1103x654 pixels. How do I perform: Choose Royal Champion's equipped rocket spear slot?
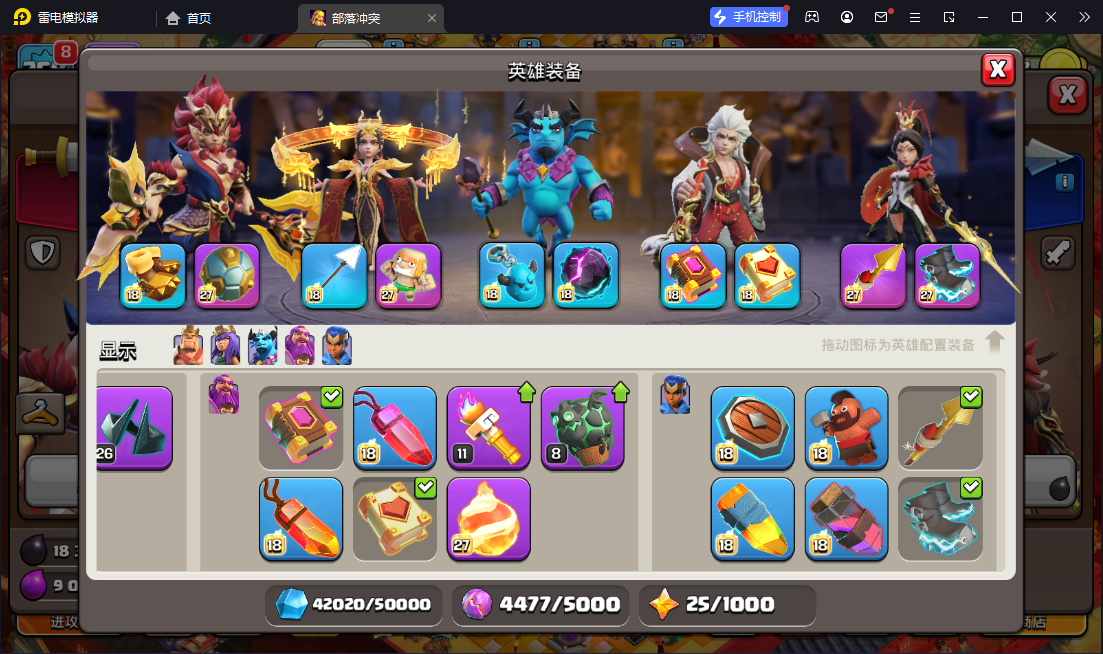pos(873,275)
